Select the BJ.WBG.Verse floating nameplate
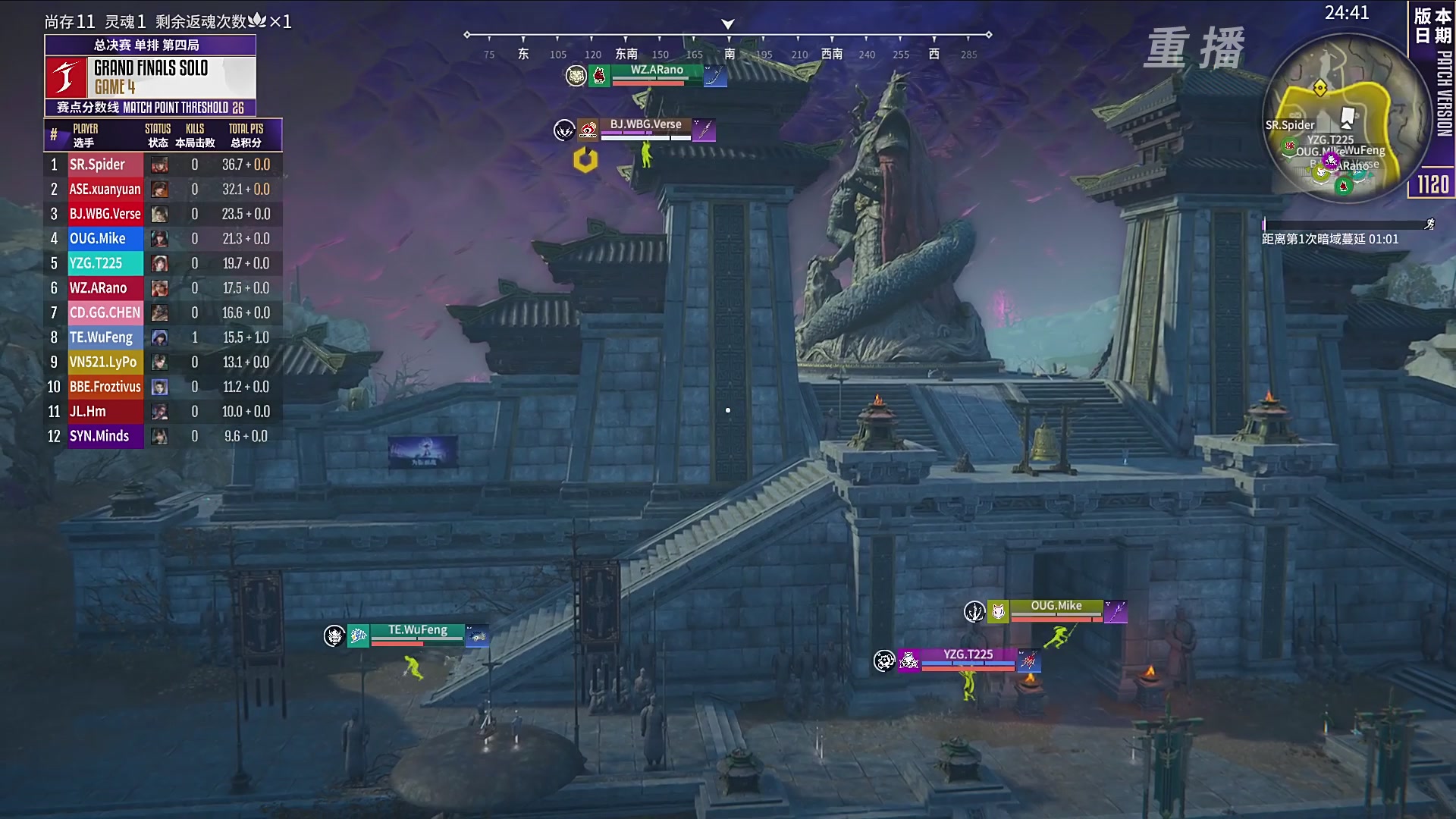The height and width of the screenshot is (819, 1456). (645, 125)
